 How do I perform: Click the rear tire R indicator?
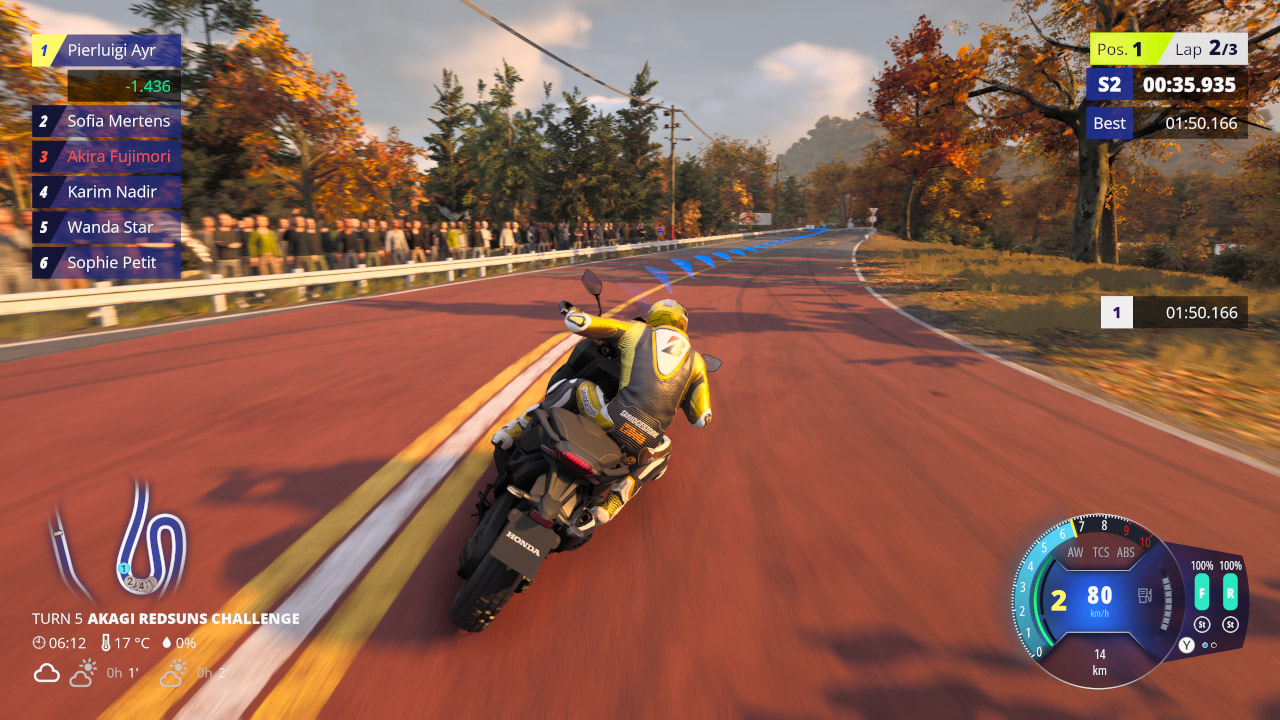pyautogui.click(x=1230, y=592)
